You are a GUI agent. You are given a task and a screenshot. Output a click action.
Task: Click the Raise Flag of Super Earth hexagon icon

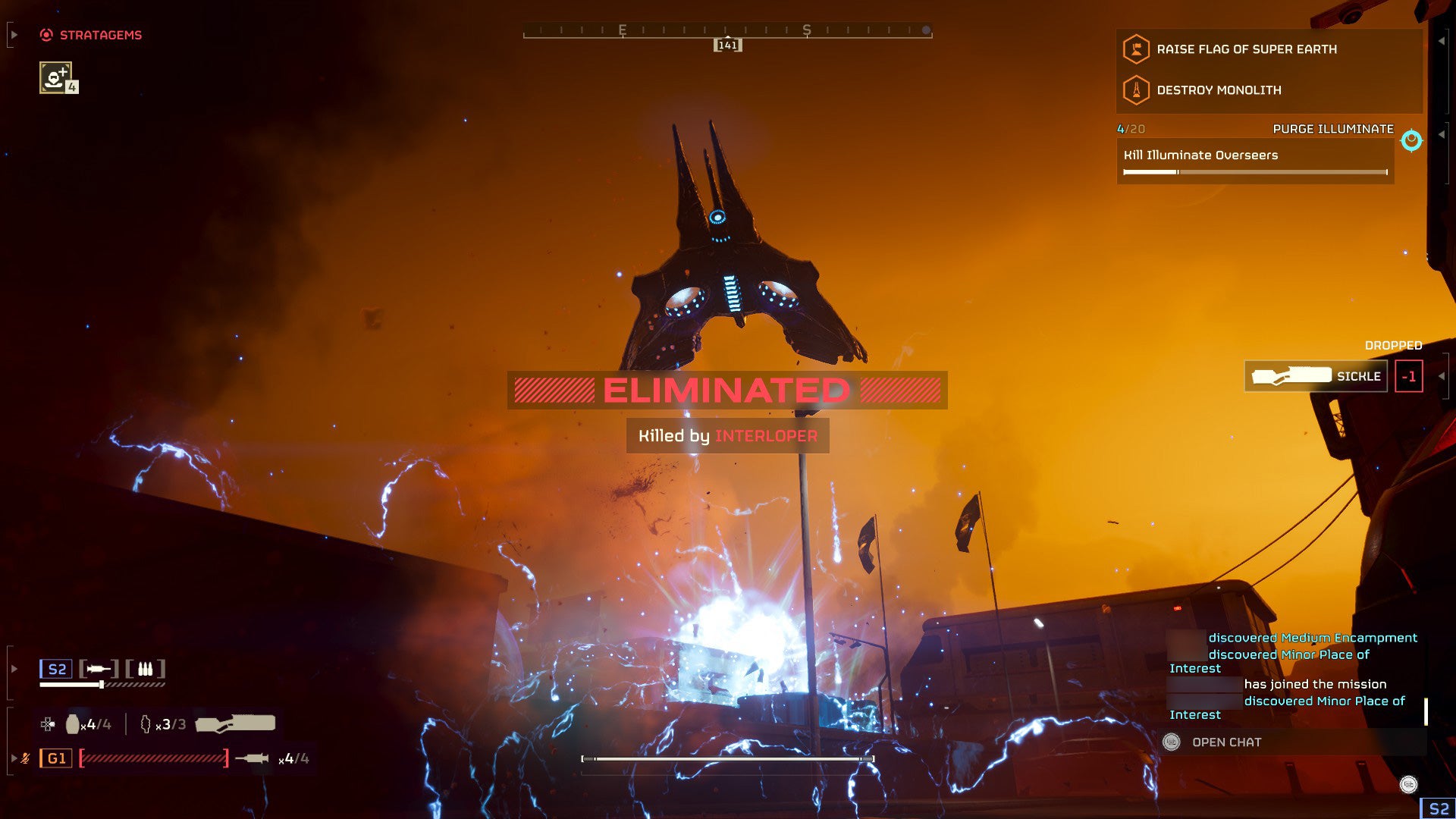(x=1136, y=50)
